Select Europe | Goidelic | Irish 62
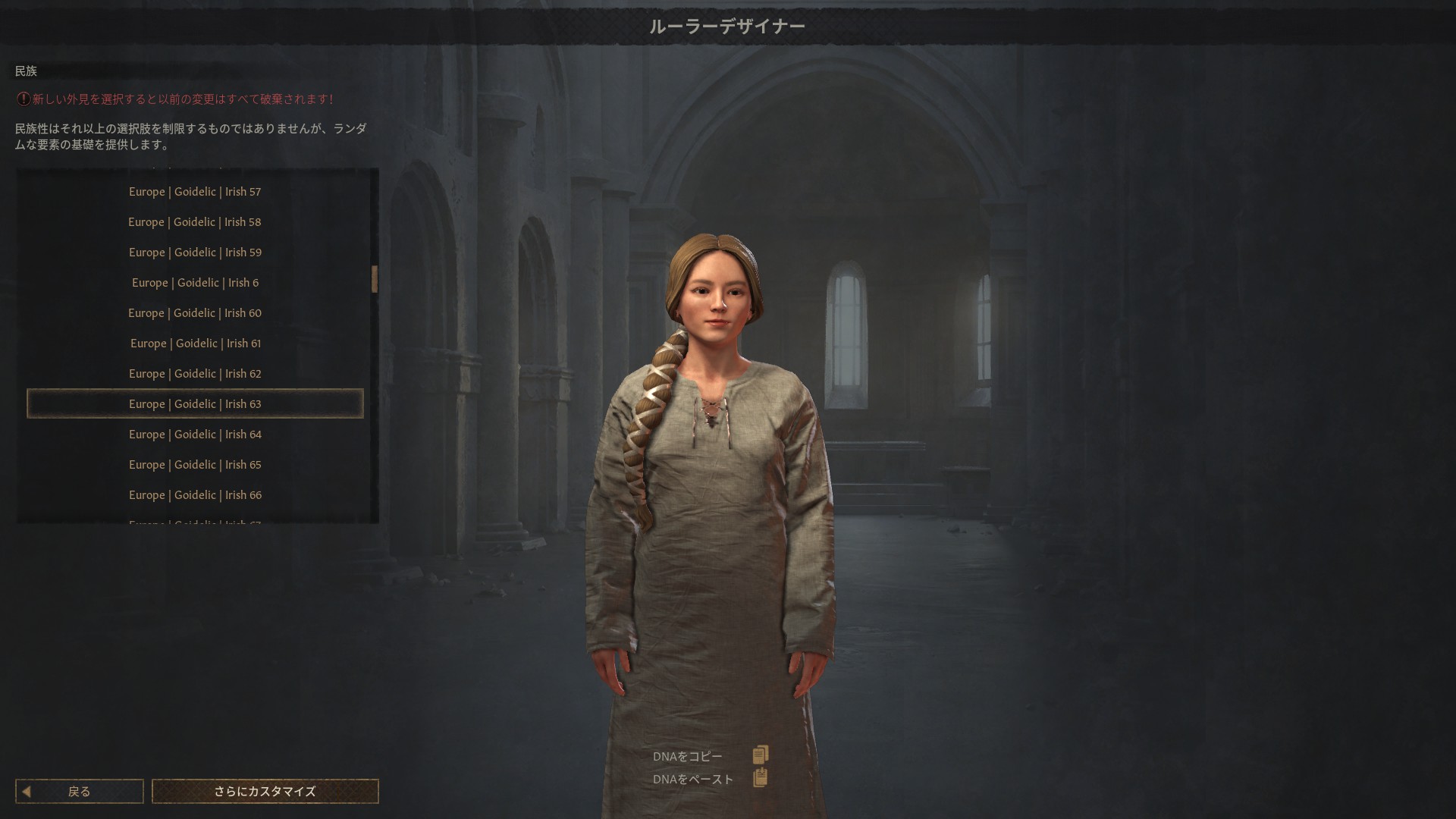This screenshot has width=1456, height=819. point(195,373)
